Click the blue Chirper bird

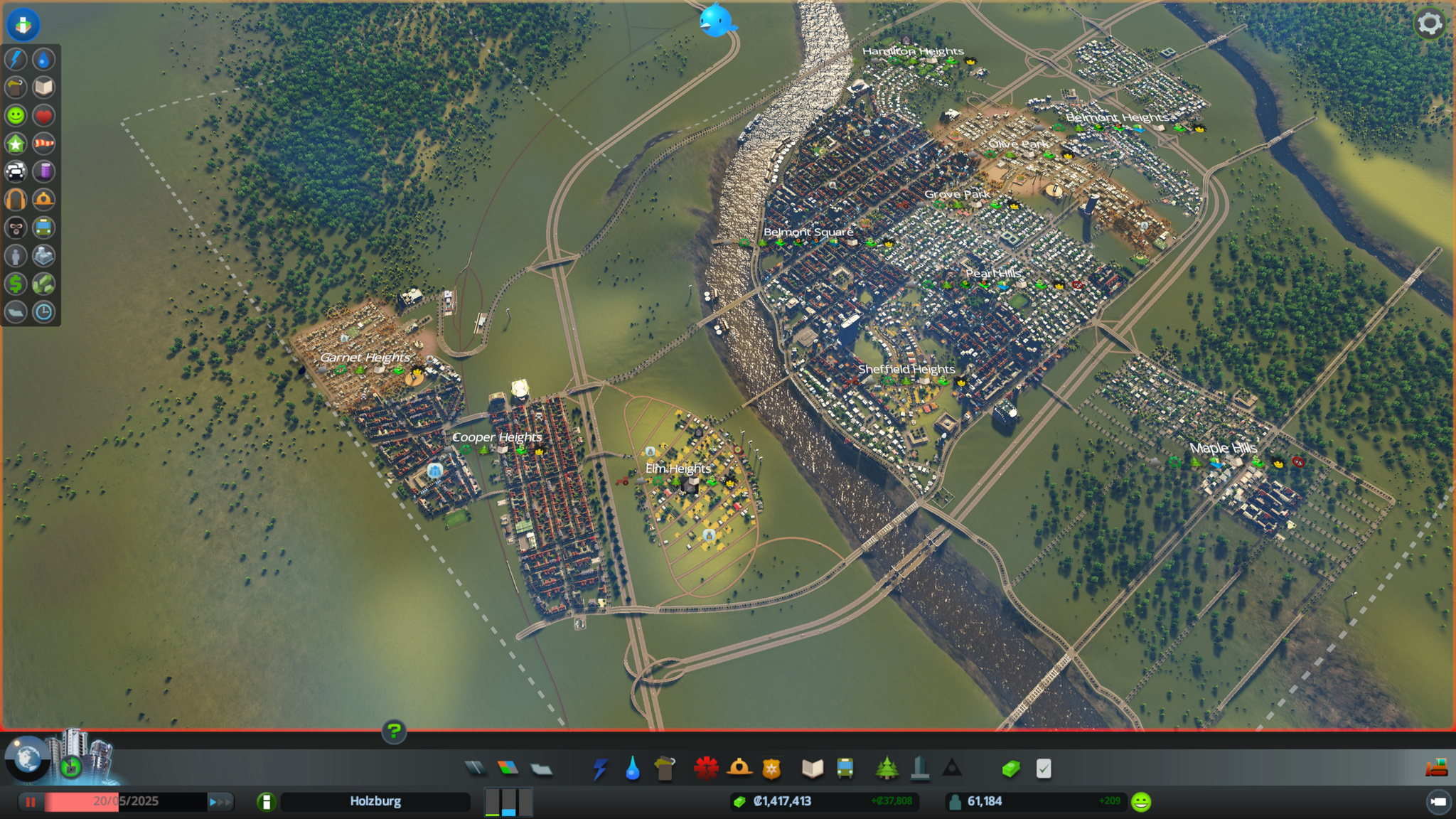click(717, 20)
